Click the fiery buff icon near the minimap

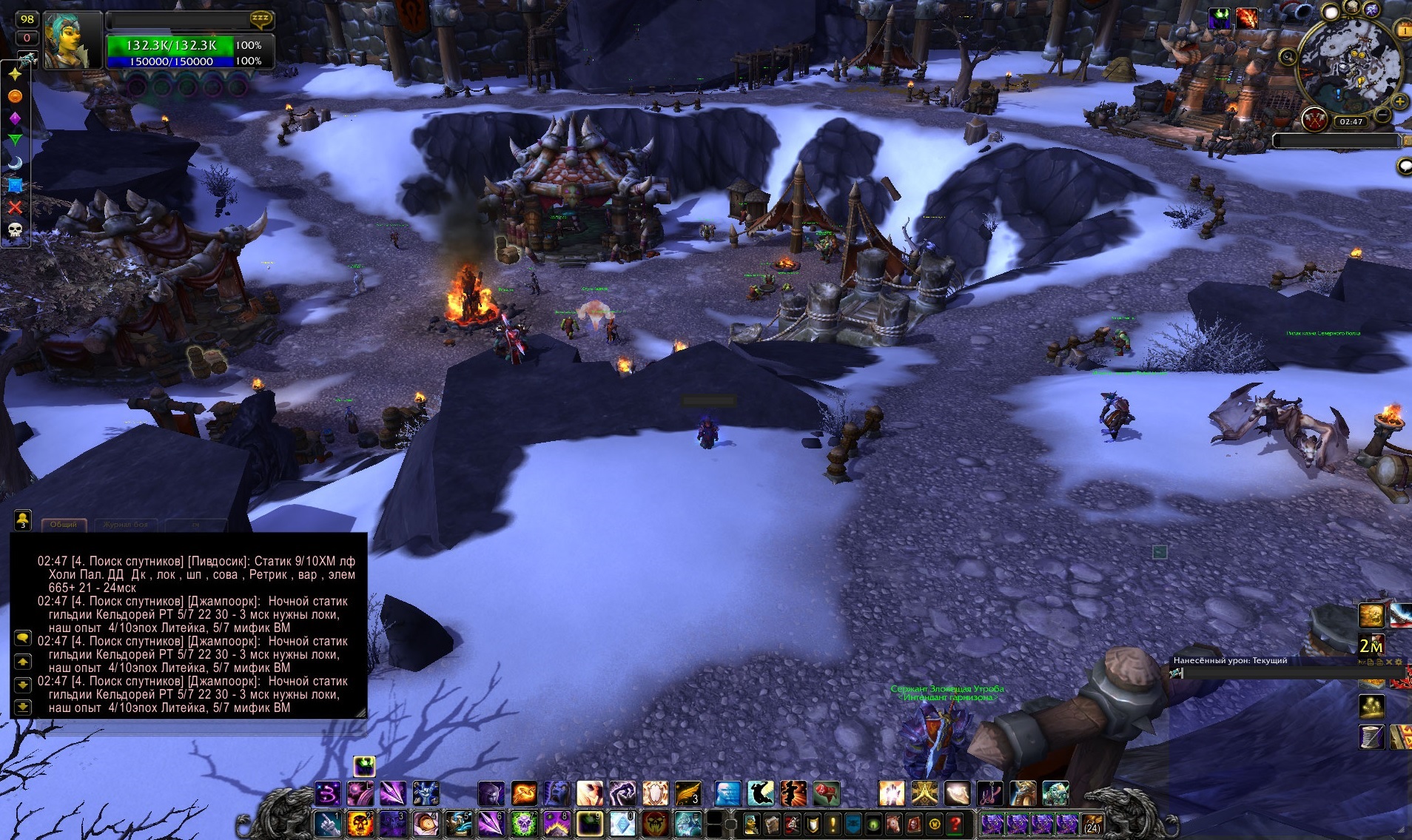[1246, 19]
